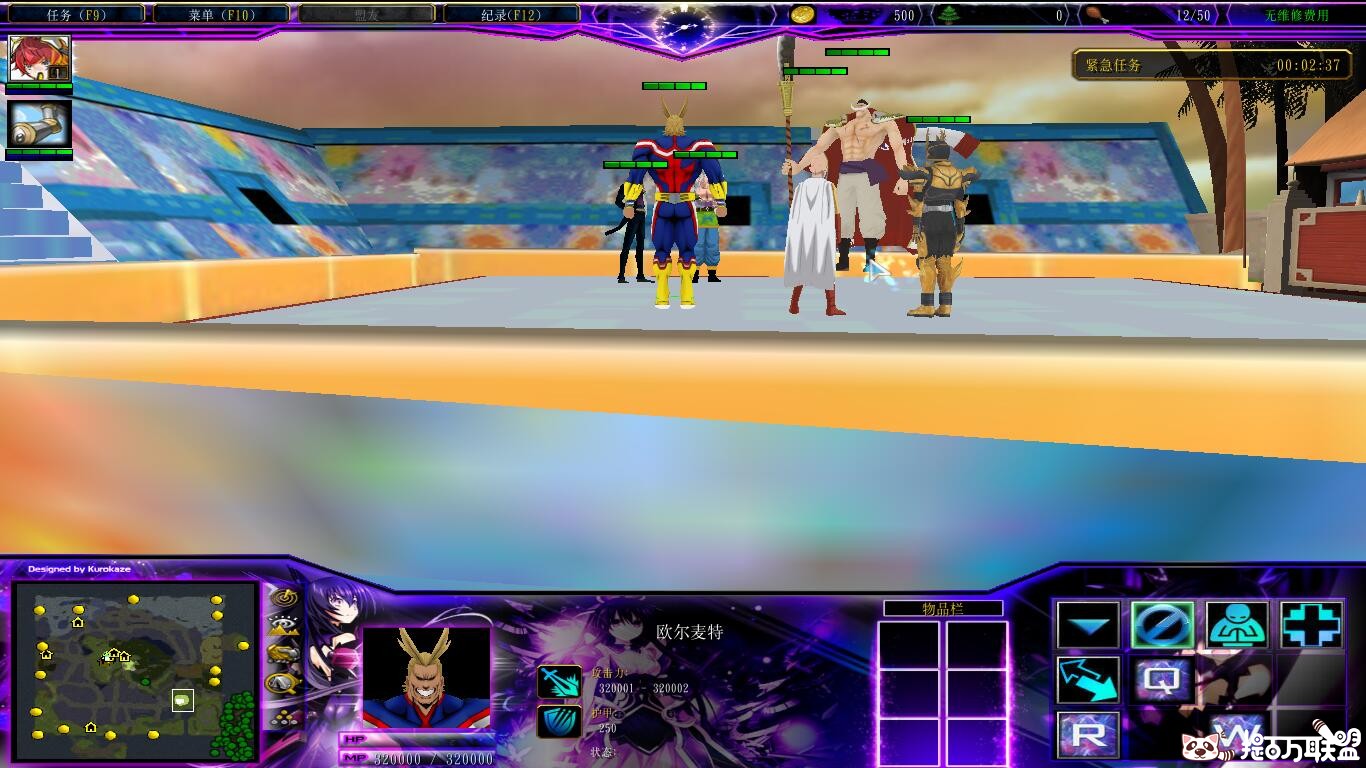Cast the Q ability
Screen dimensions: 1366x768
point(1162,680)
